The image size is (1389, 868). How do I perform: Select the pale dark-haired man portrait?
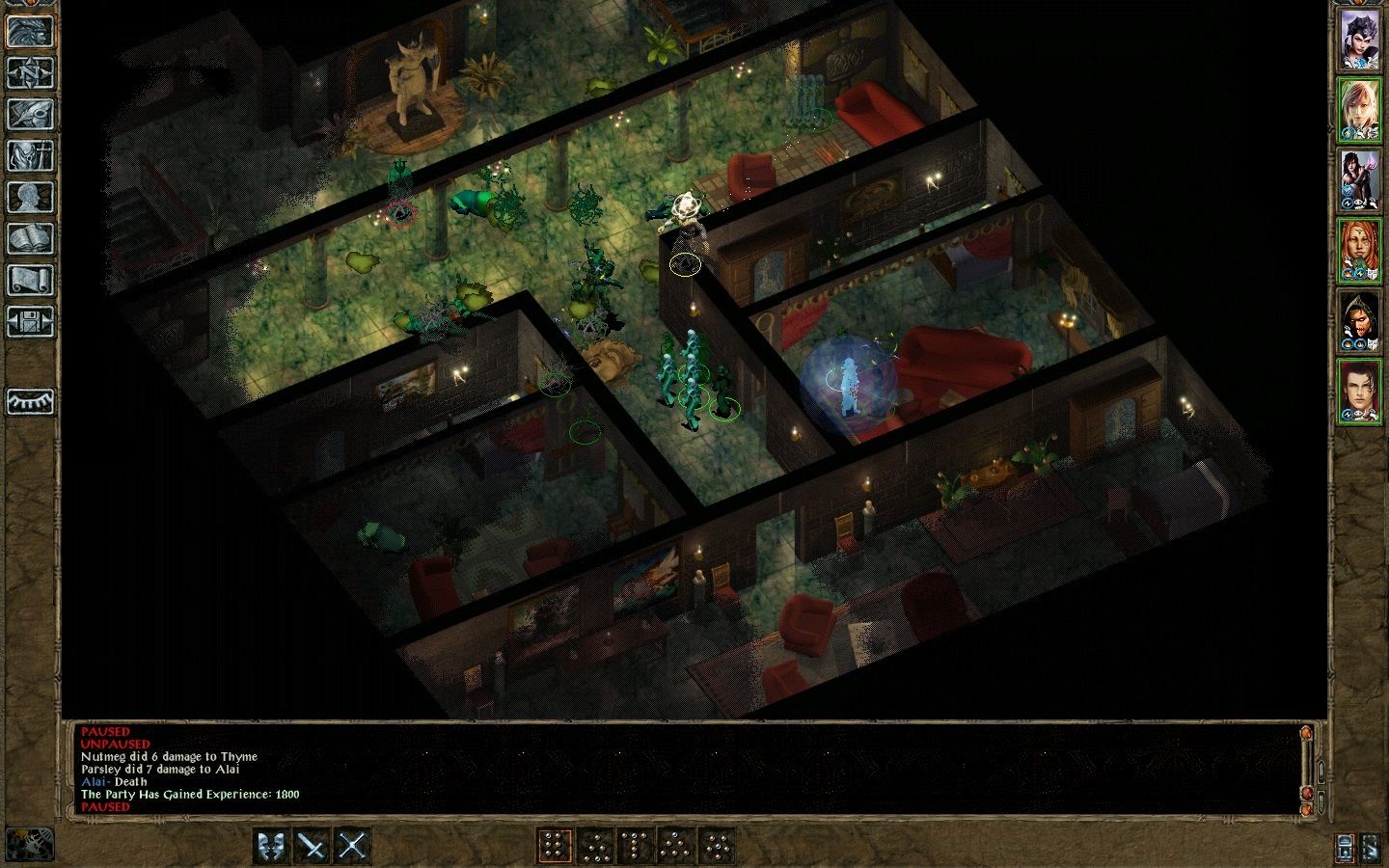click(x=1359, y=392)
